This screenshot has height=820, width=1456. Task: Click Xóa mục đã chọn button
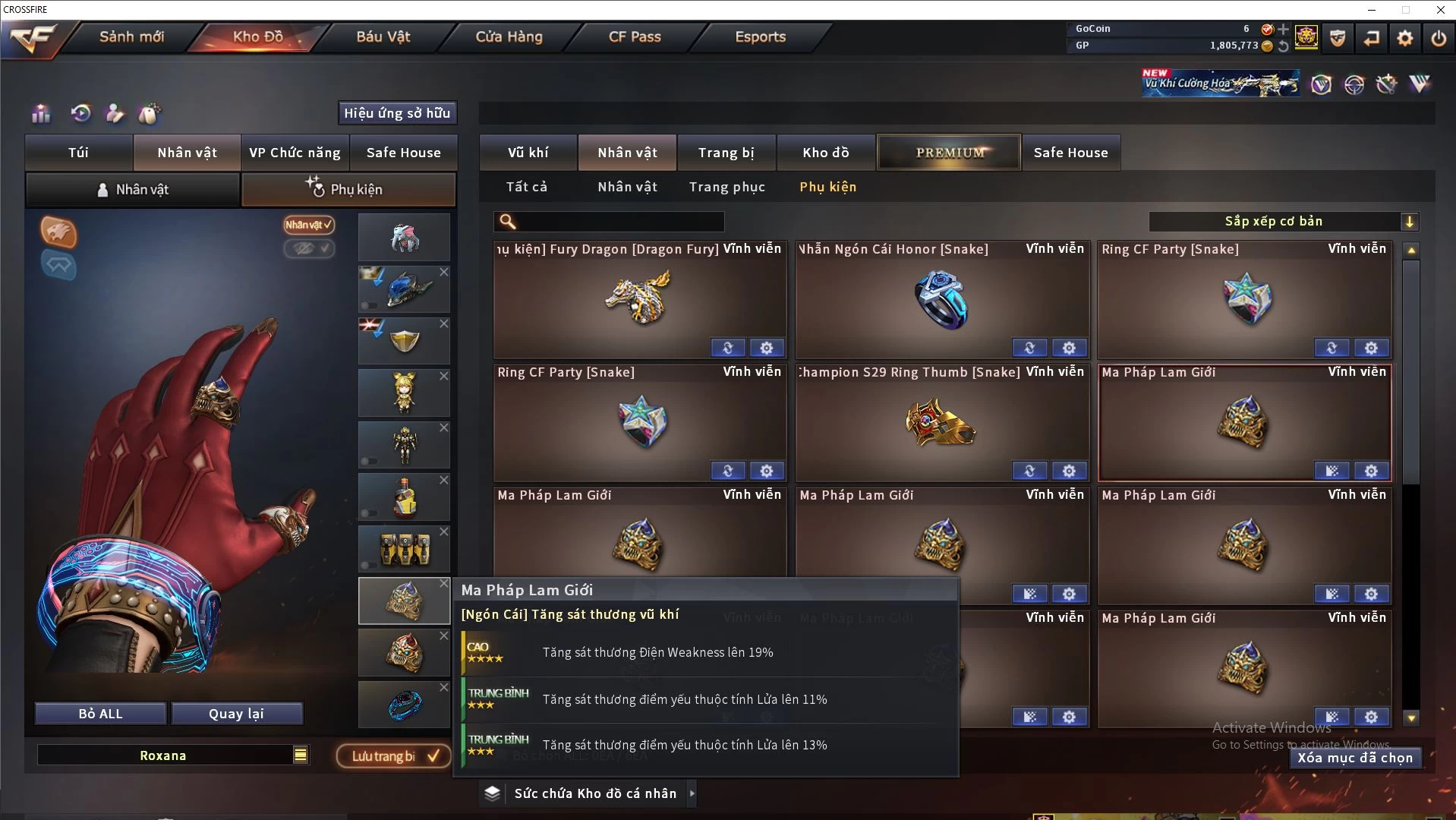1354,758
